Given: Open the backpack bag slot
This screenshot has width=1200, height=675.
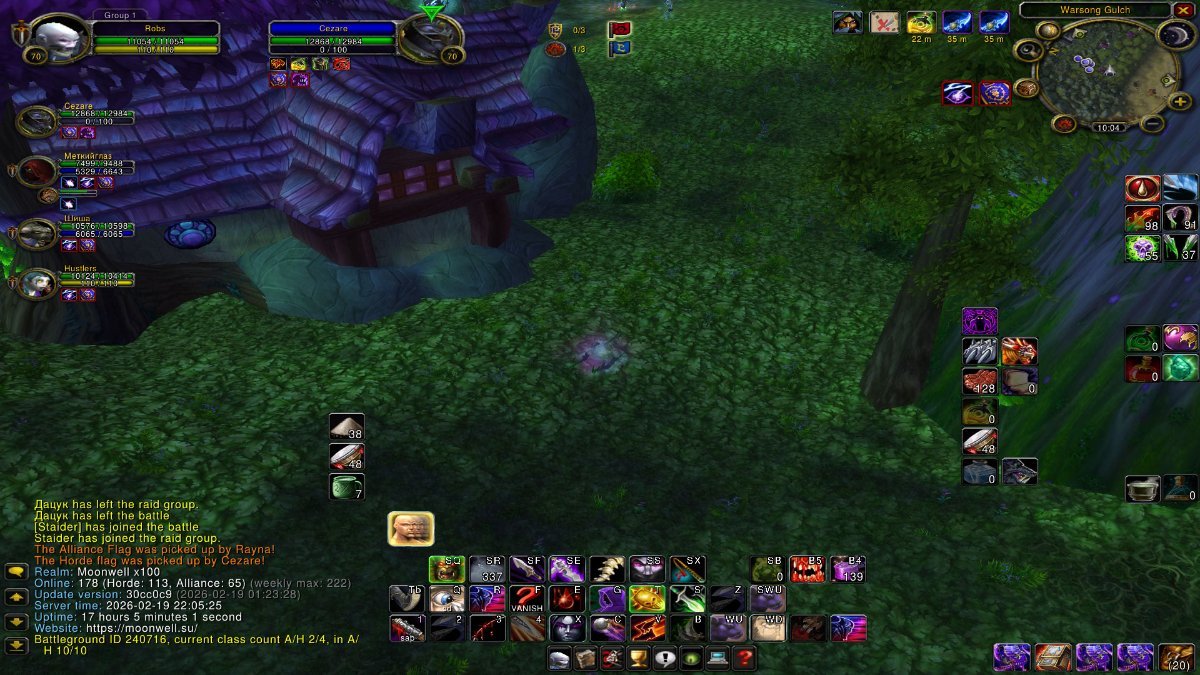Looking at the screenshot, I should click(x=1176, y=657).
